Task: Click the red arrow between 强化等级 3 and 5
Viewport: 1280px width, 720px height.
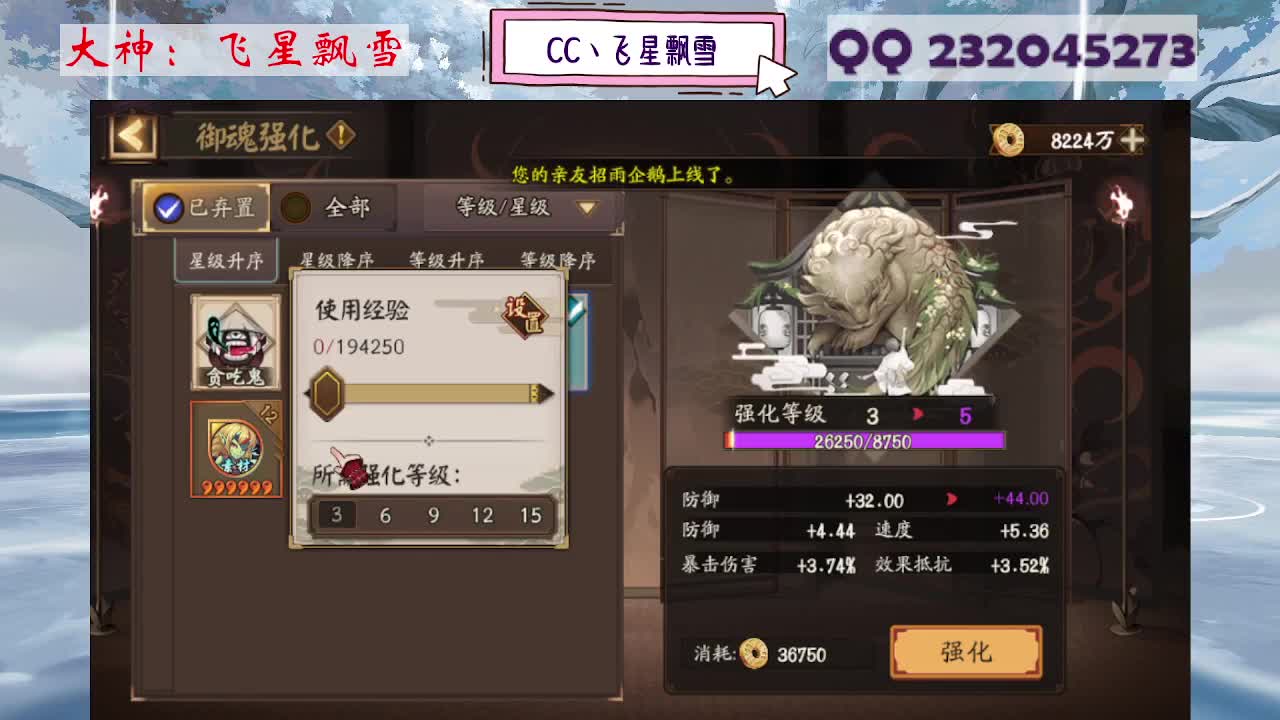Action: point(917,413)
